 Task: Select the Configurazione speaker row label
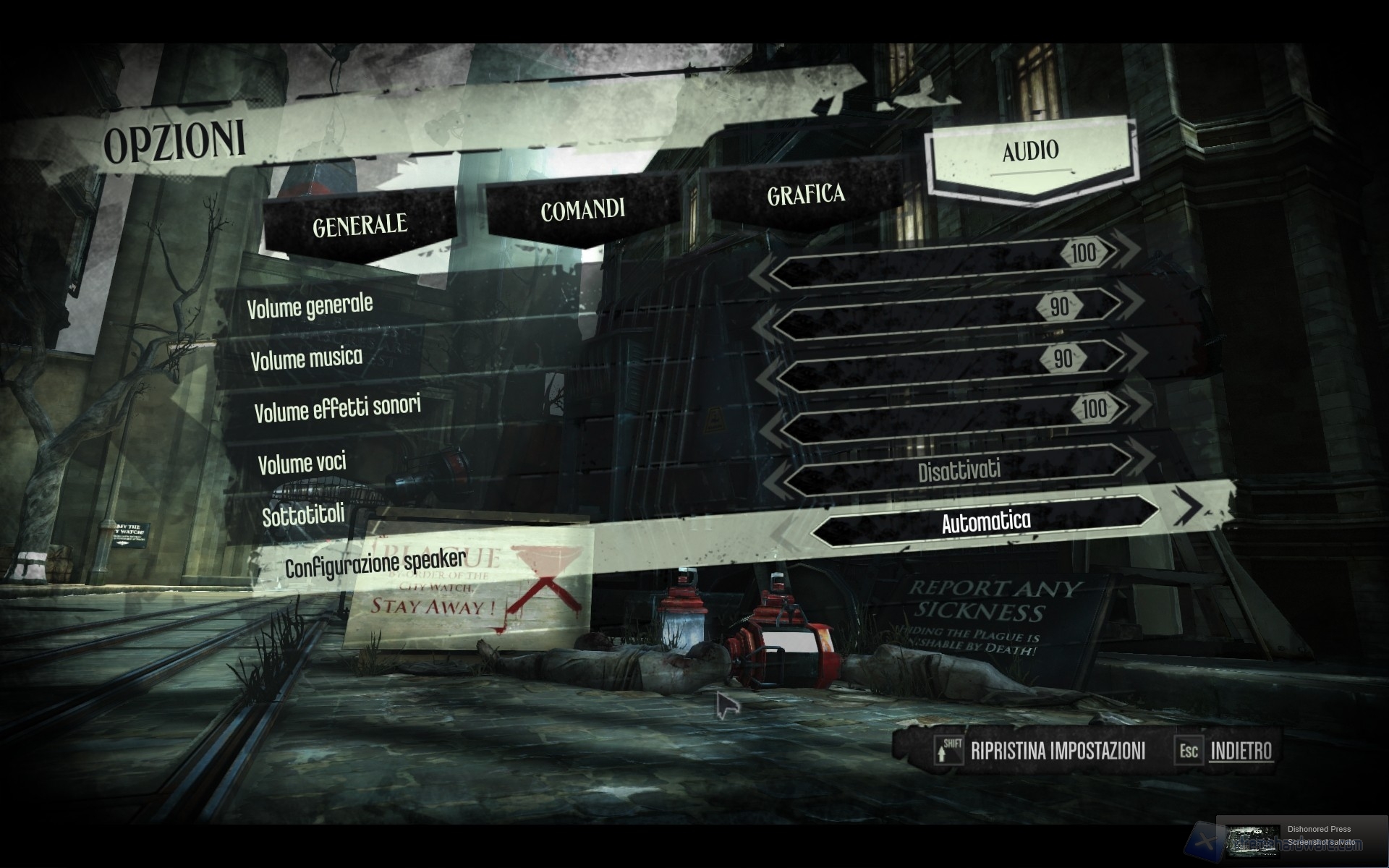(x=375, y=563)
